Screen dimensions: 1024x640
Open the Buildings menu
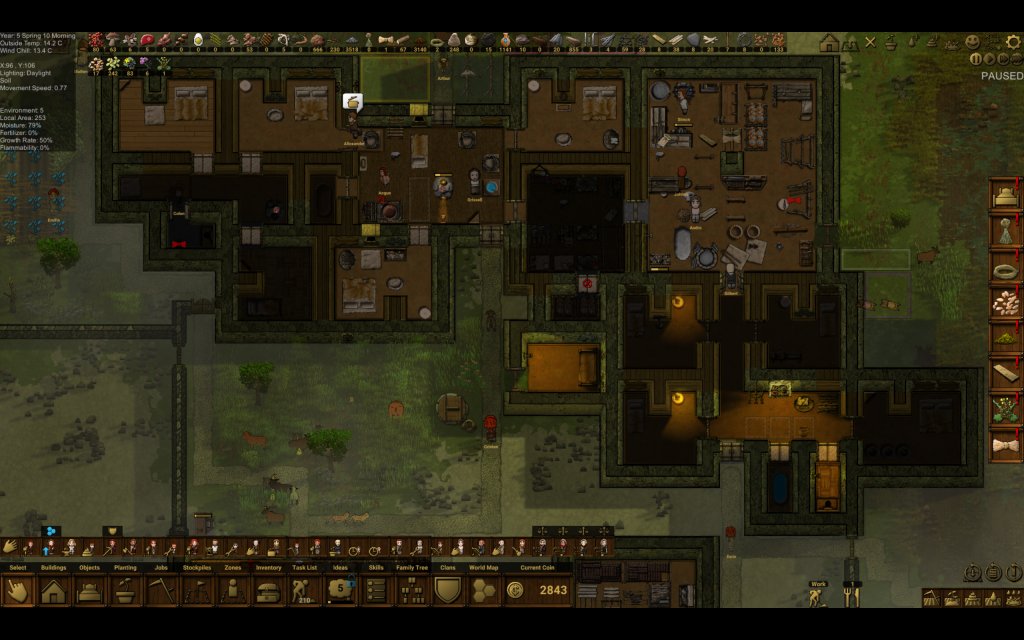coord(54,590)
